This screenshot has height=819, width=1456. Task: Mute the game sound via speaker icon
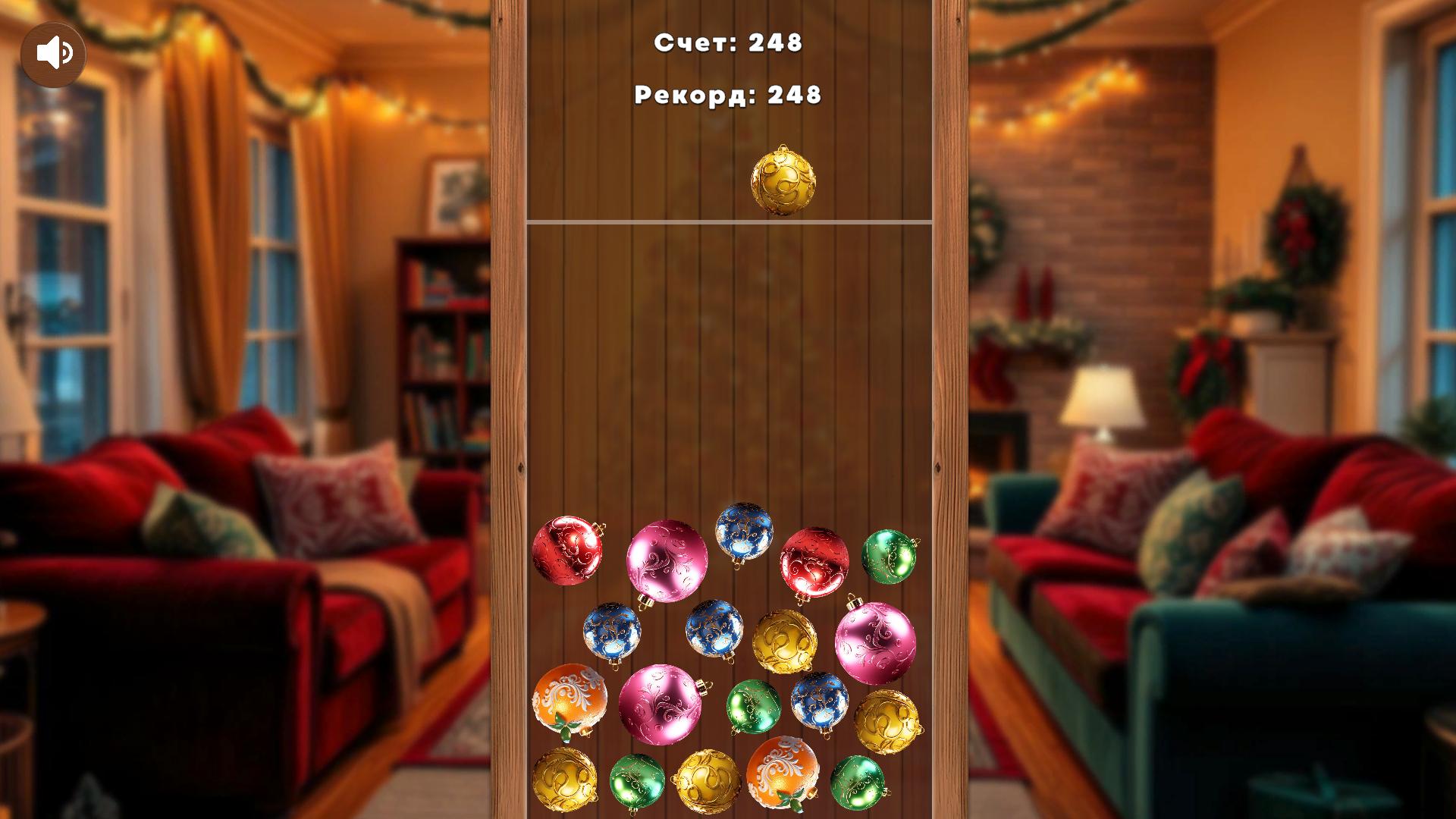[x=55, y=53]
